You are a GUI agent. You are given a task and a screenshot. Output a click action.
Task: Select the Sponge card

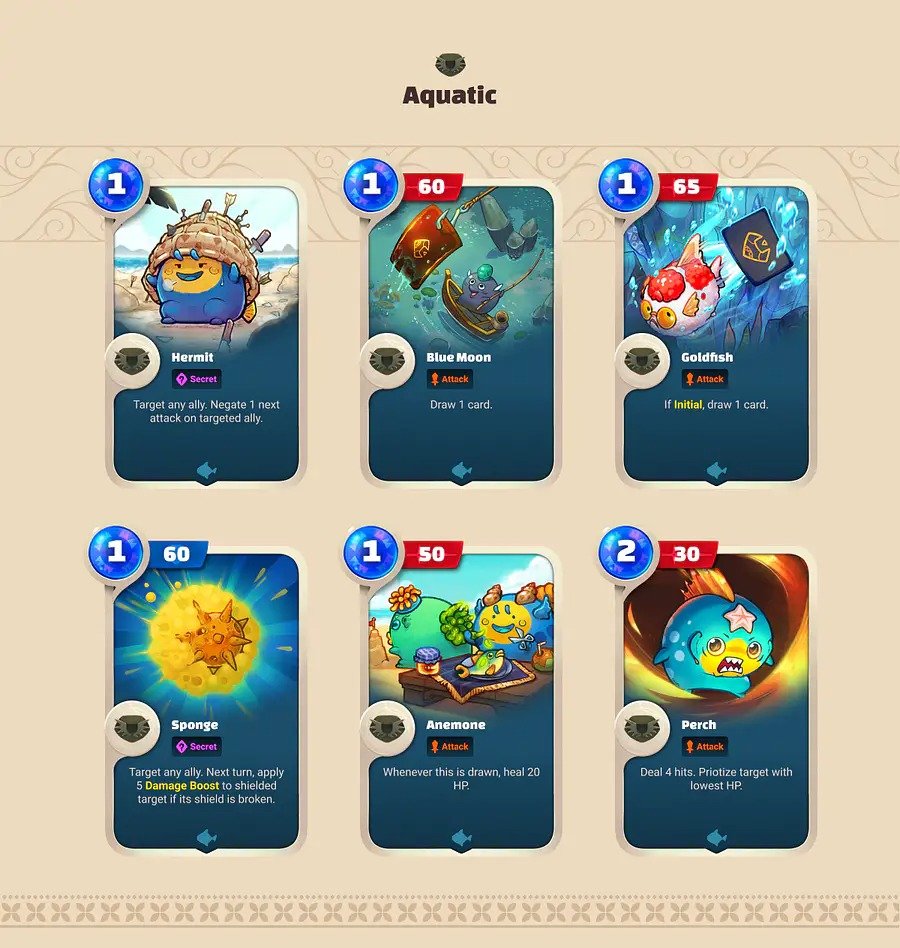click(206, 700)
